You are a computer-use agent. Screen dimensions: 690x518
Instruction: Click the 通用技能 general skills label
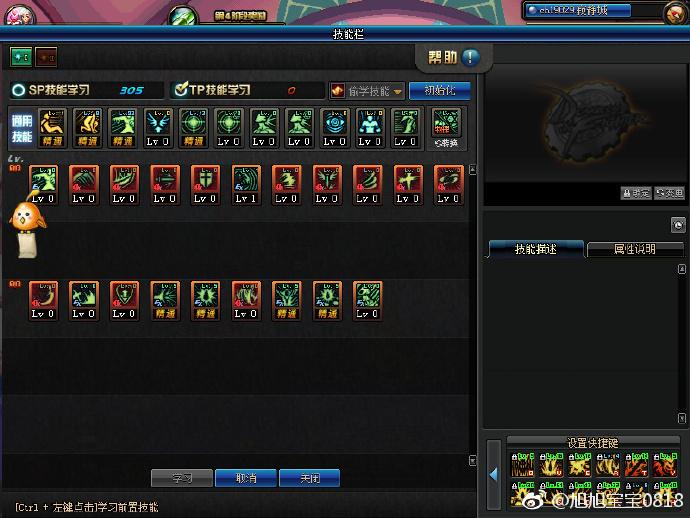(x=21, y=127)
